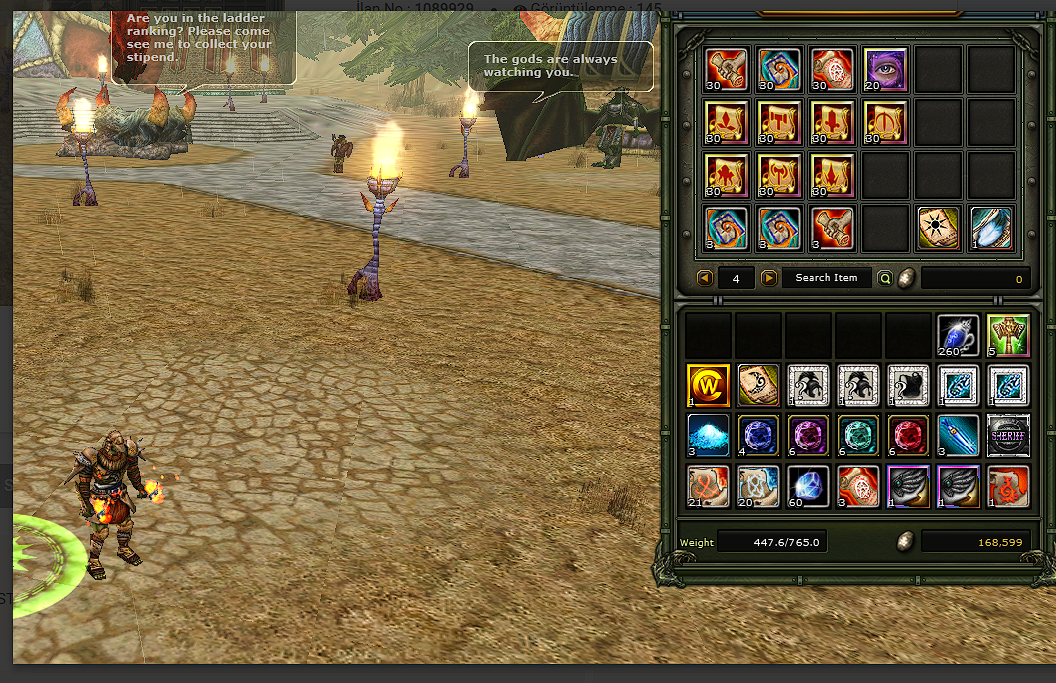Viewport: 1056px width, 683px height.
Task: Go to the next storage page
Action: pos(768,278)
